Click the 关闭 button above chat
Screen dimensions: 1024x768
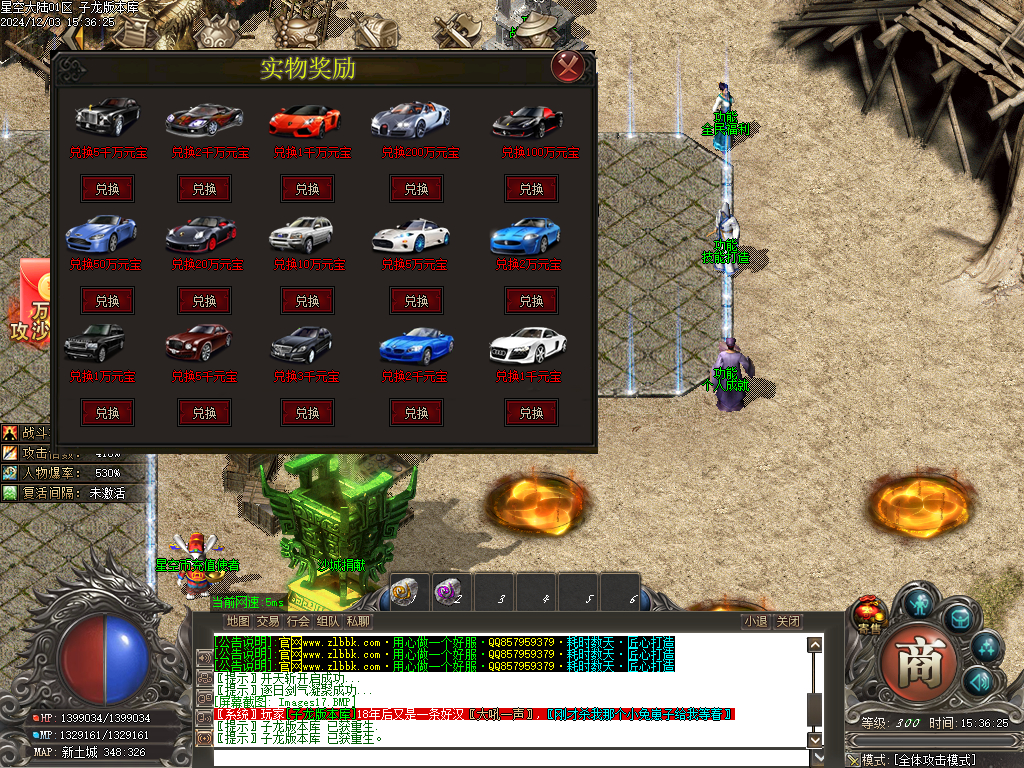788,621
